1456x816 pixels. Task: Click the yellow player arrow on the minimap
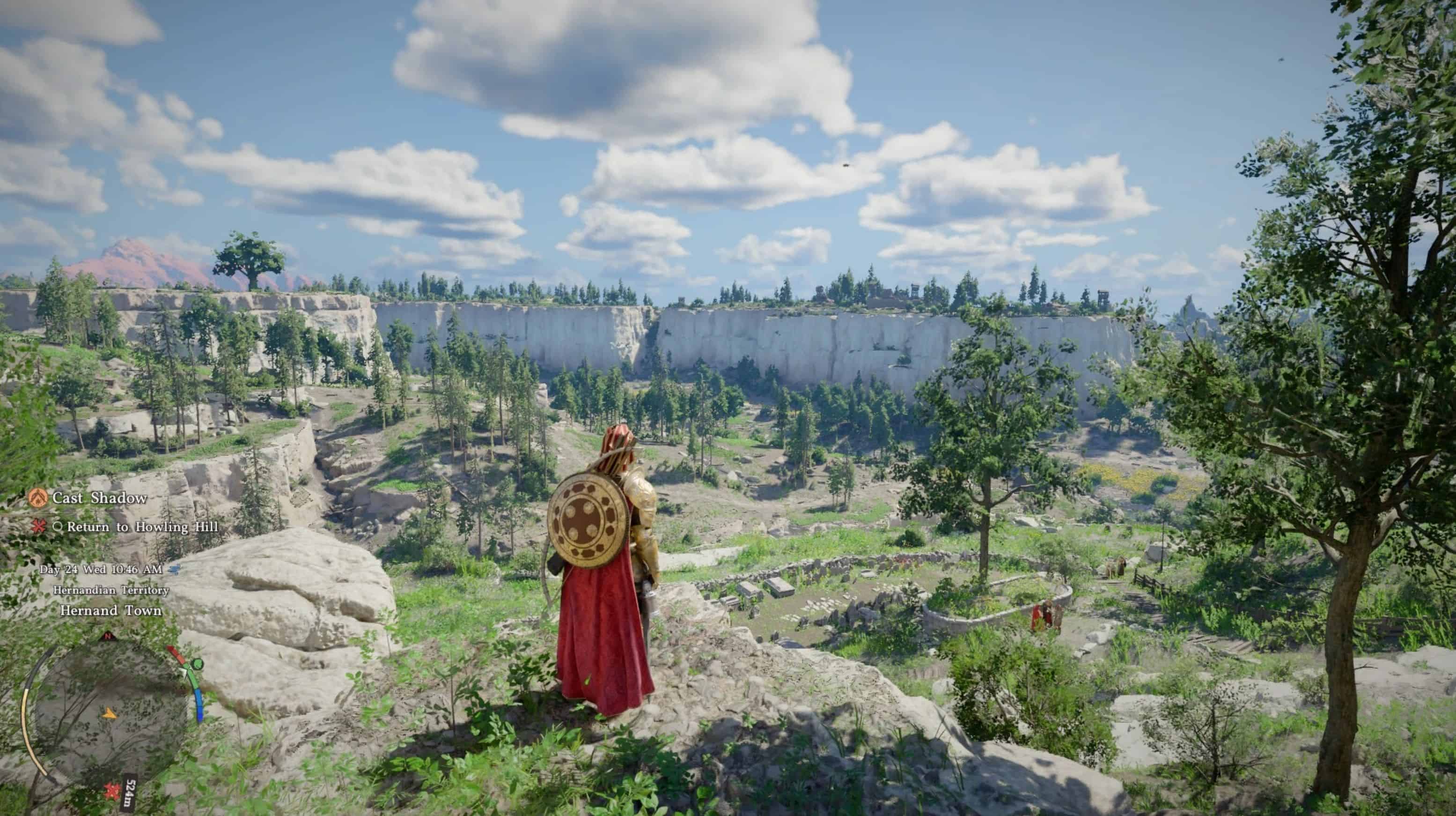[110, 713]
